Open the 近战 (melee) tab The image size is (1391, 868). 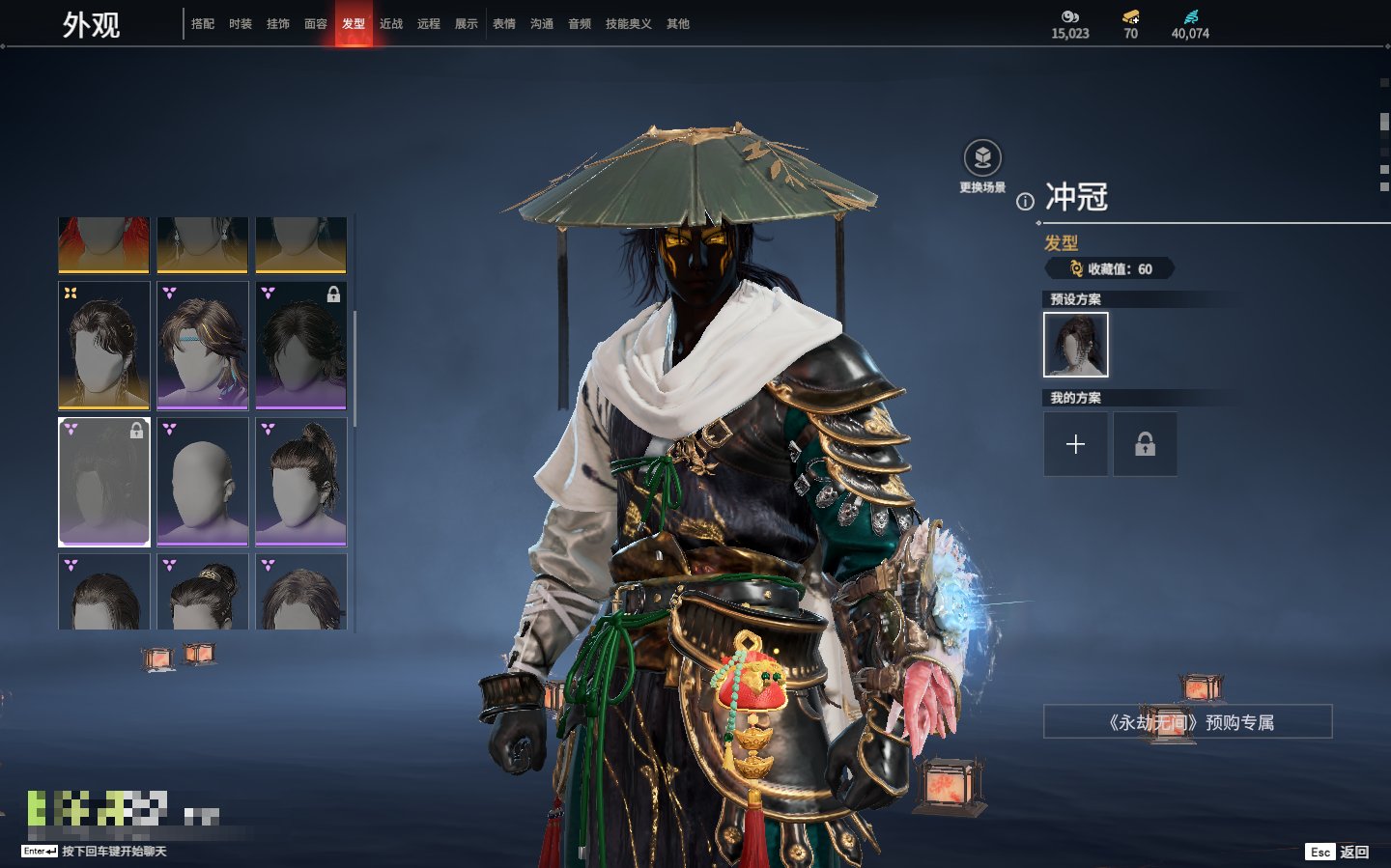391,24
